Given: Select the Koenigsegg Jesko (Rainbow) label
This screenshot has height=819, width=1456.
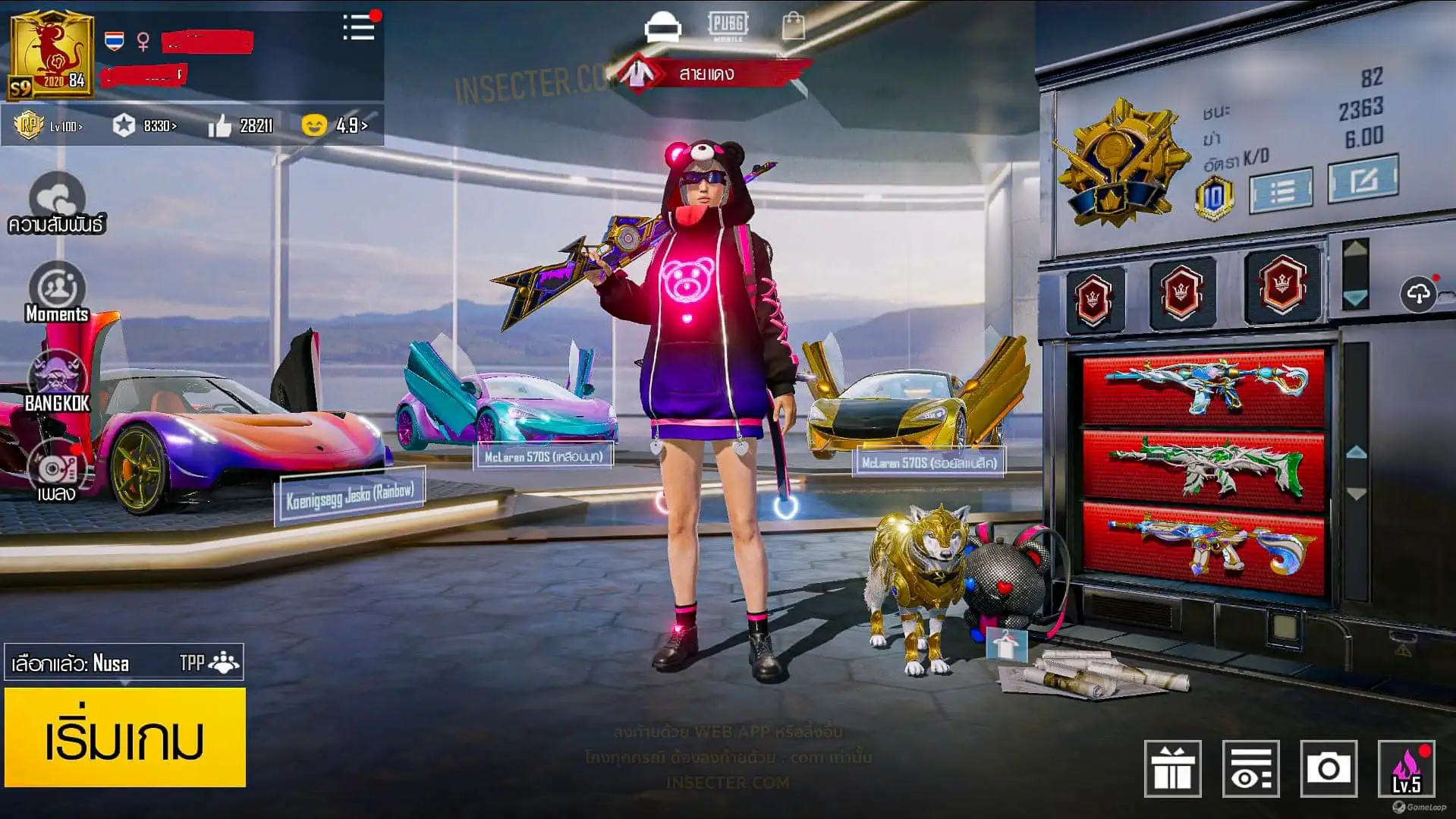Looking at the screenshot, I should pyautogui.click(x=350, y=496).
